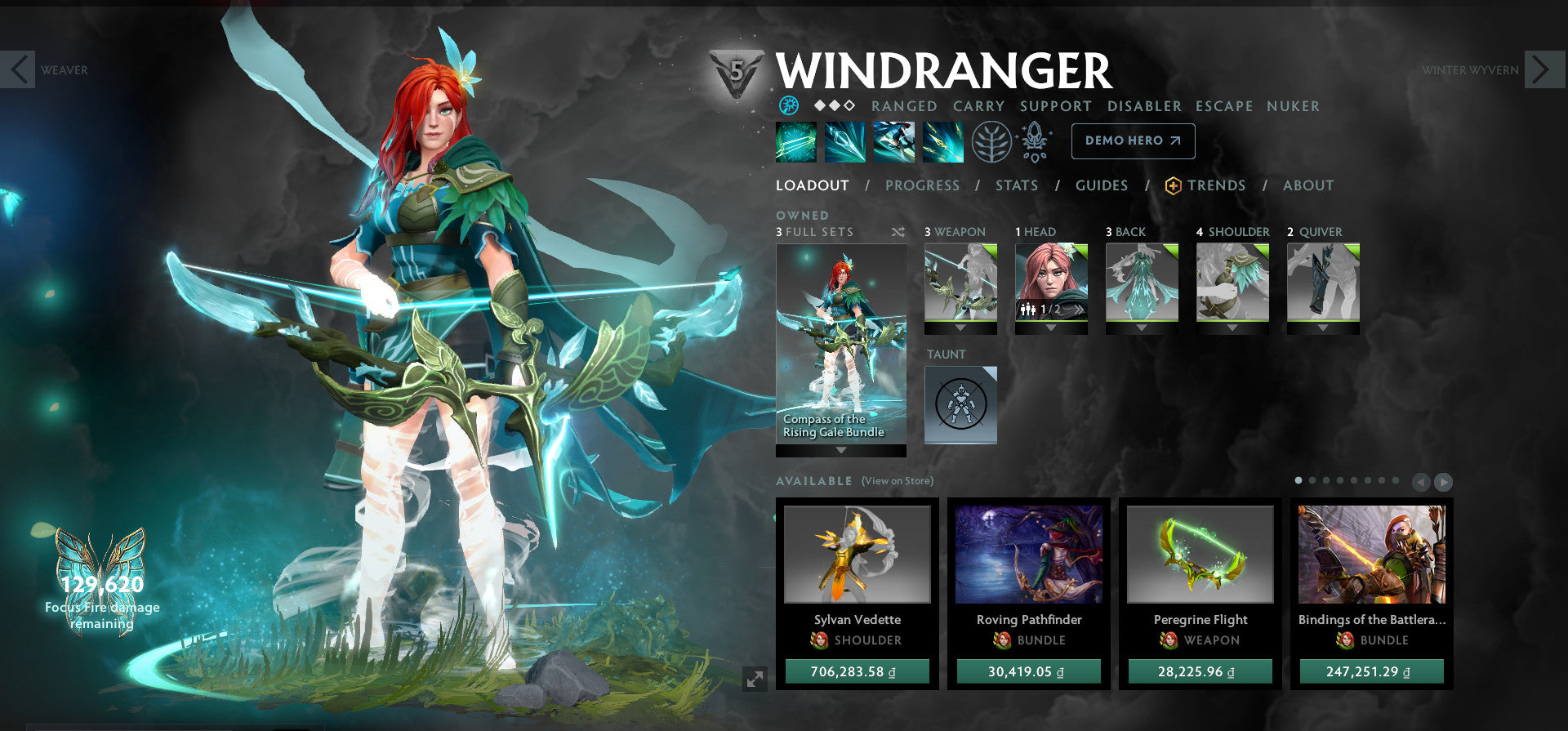Screen dimensions: 1568x731
Task: Click the Windranger facet icon beside the diamonds
Action: point(788,105)
